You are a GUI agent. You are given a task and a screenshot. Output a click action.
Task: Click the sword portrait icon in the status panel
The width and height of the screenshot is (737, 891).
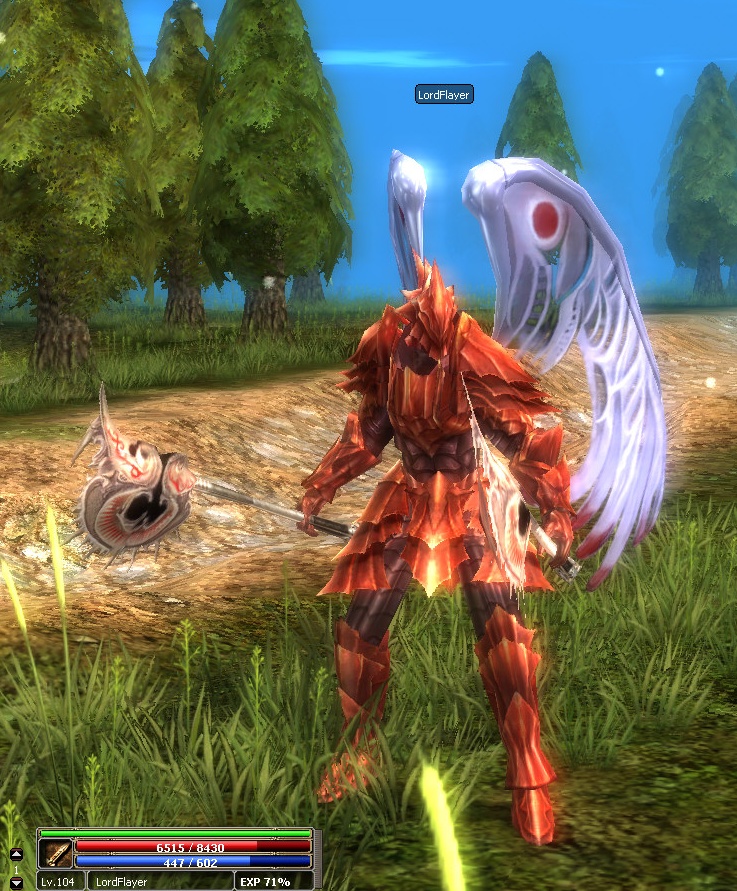point(55,853)
